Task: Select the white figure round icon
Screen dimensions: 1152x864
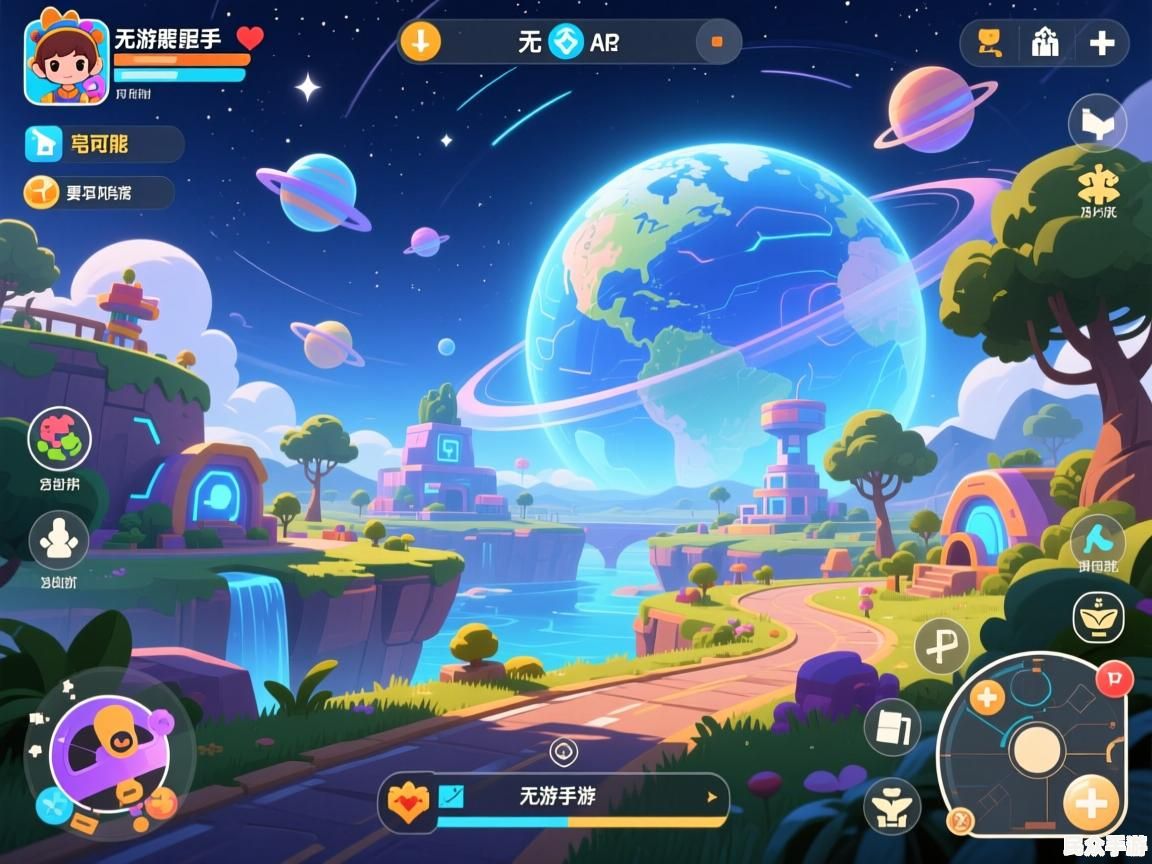Action: (x=59, y=540)
